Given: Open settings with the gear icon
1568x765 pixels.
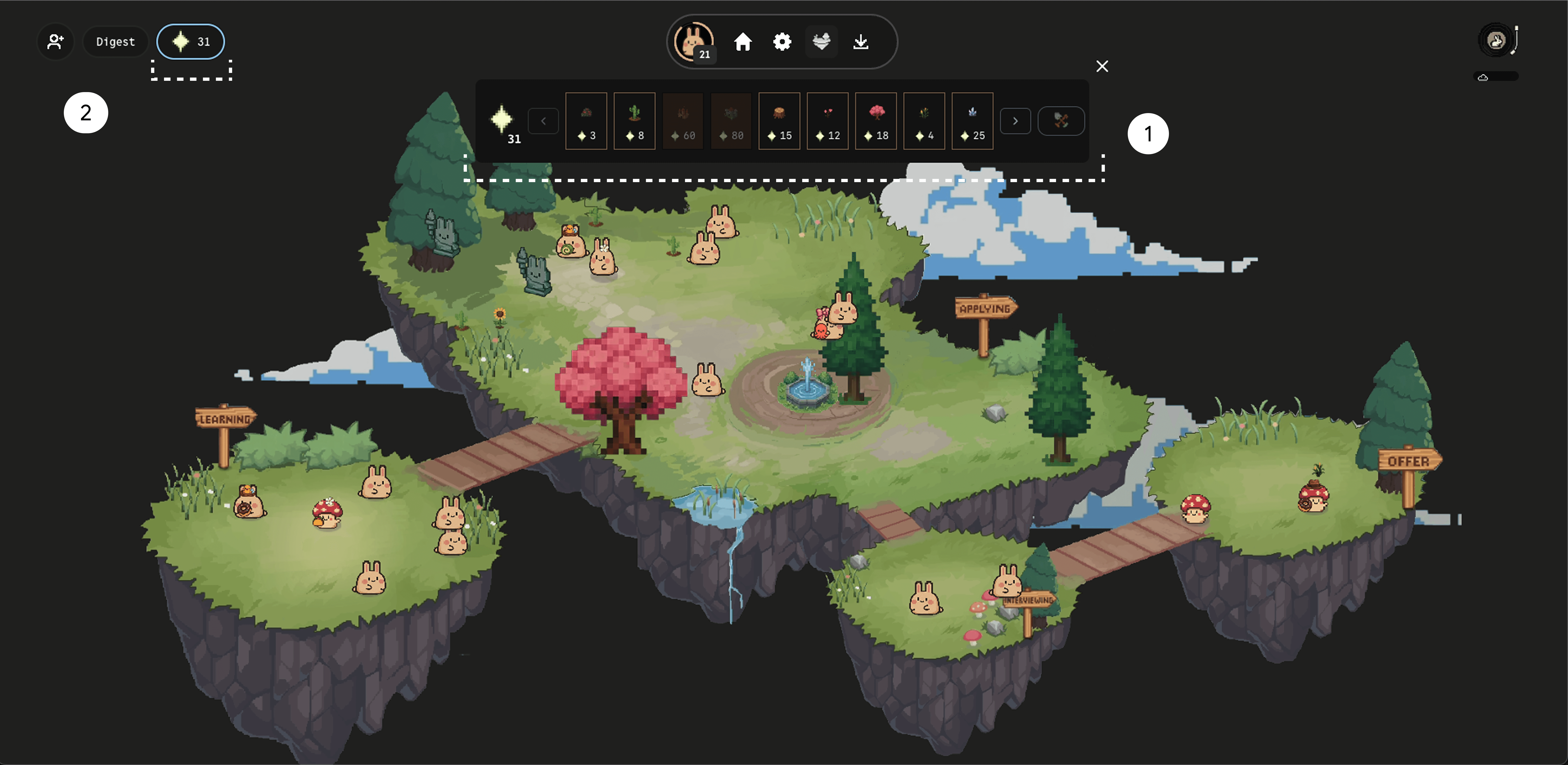Looking at the screenshot, I should (x=782, y=41).
